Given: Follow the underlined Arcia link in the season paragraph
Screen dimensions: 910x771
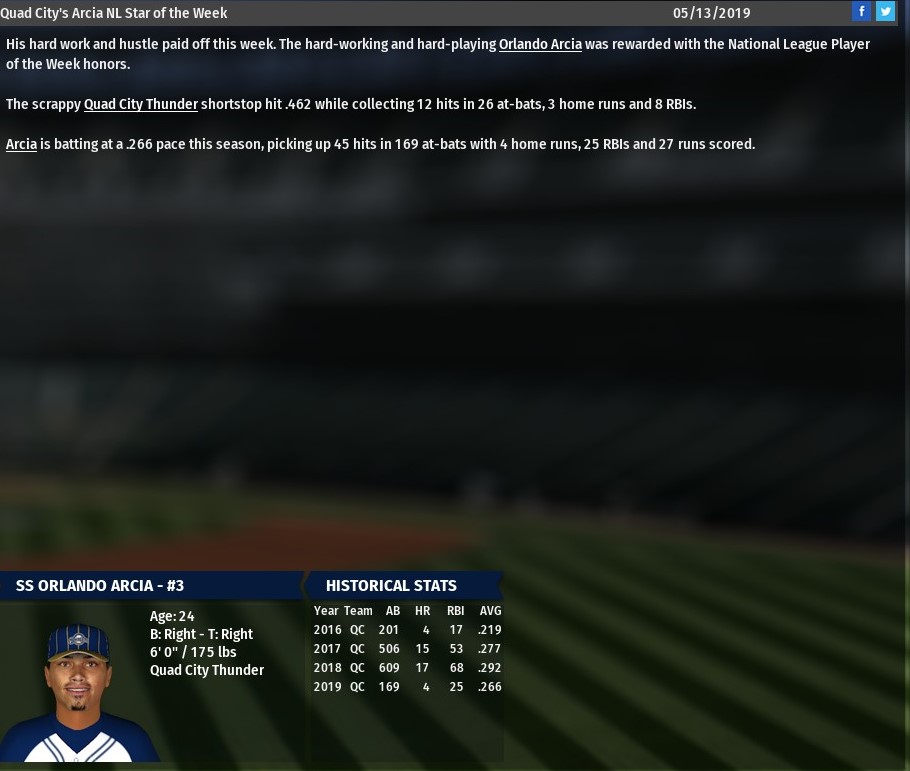Looking at the screenshot, I should (21, 144).
